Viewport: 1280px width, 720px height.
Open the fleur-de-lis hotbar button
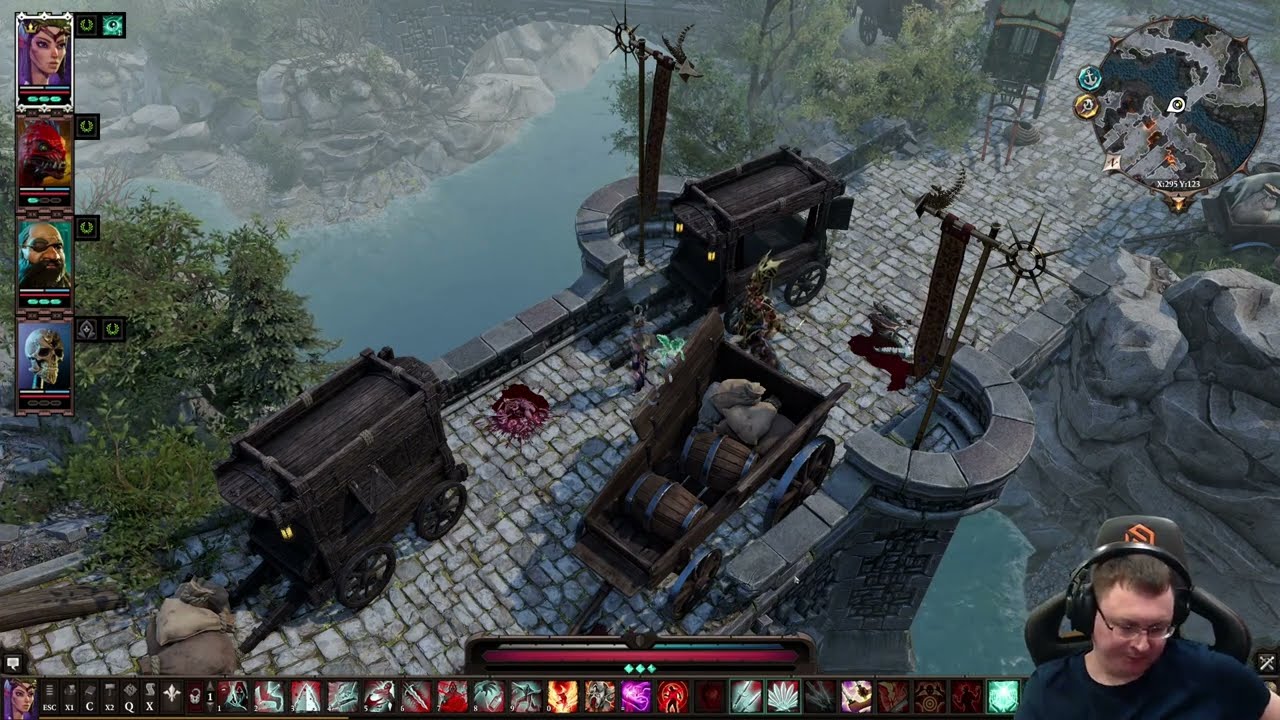[x=172, y=696]
